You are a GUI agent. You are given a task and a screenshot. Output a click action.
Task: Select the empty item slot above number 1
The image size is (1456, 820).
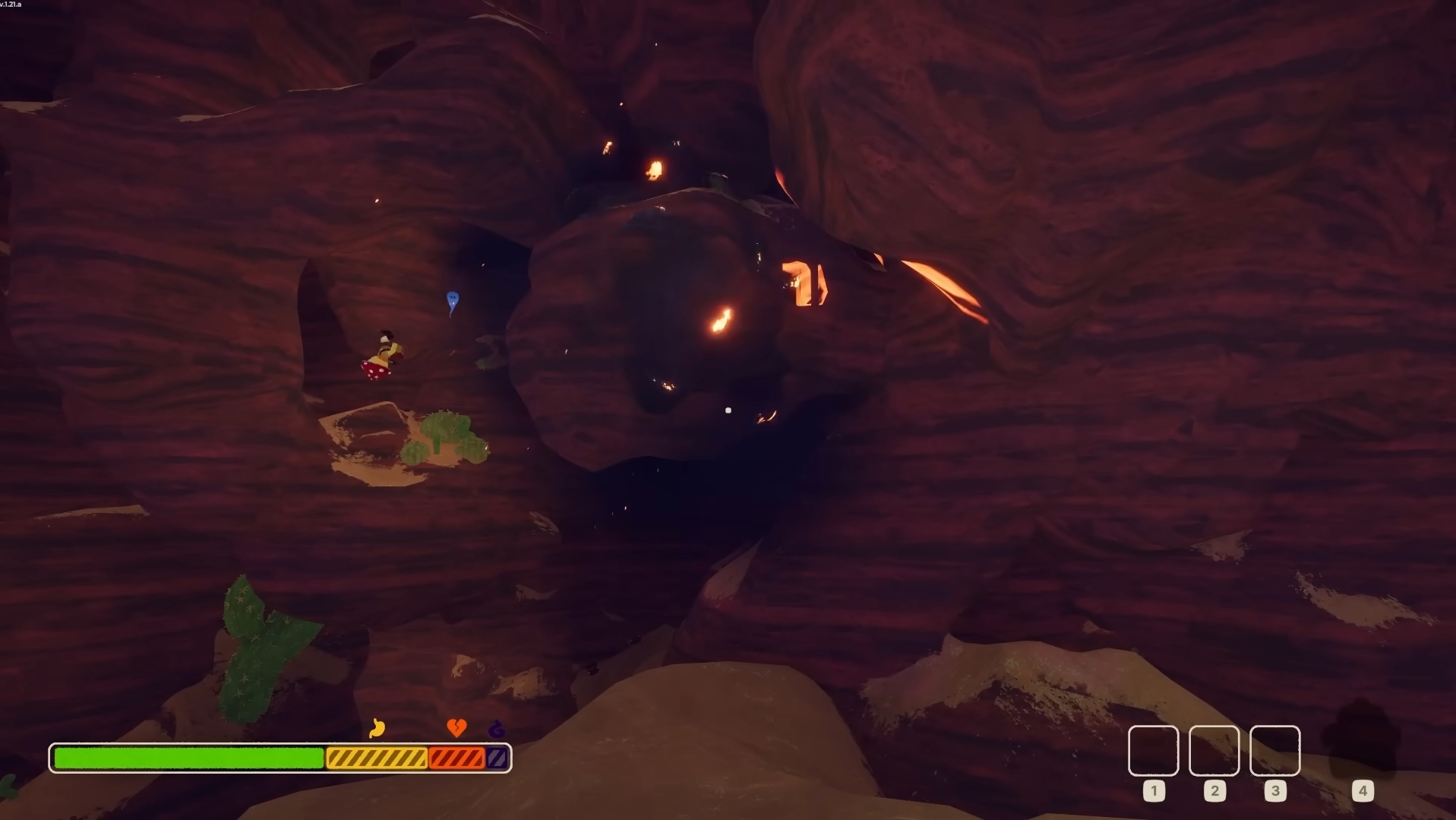pyautogui.click(x=1153, y=751)
